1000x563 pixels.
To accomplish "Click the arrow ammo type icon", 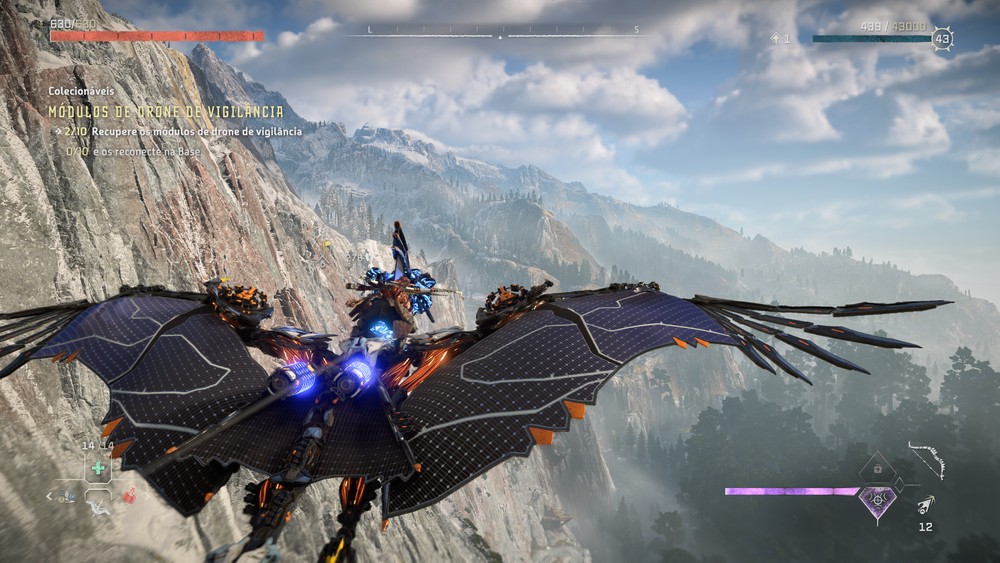I will click(x=926, y=505).
